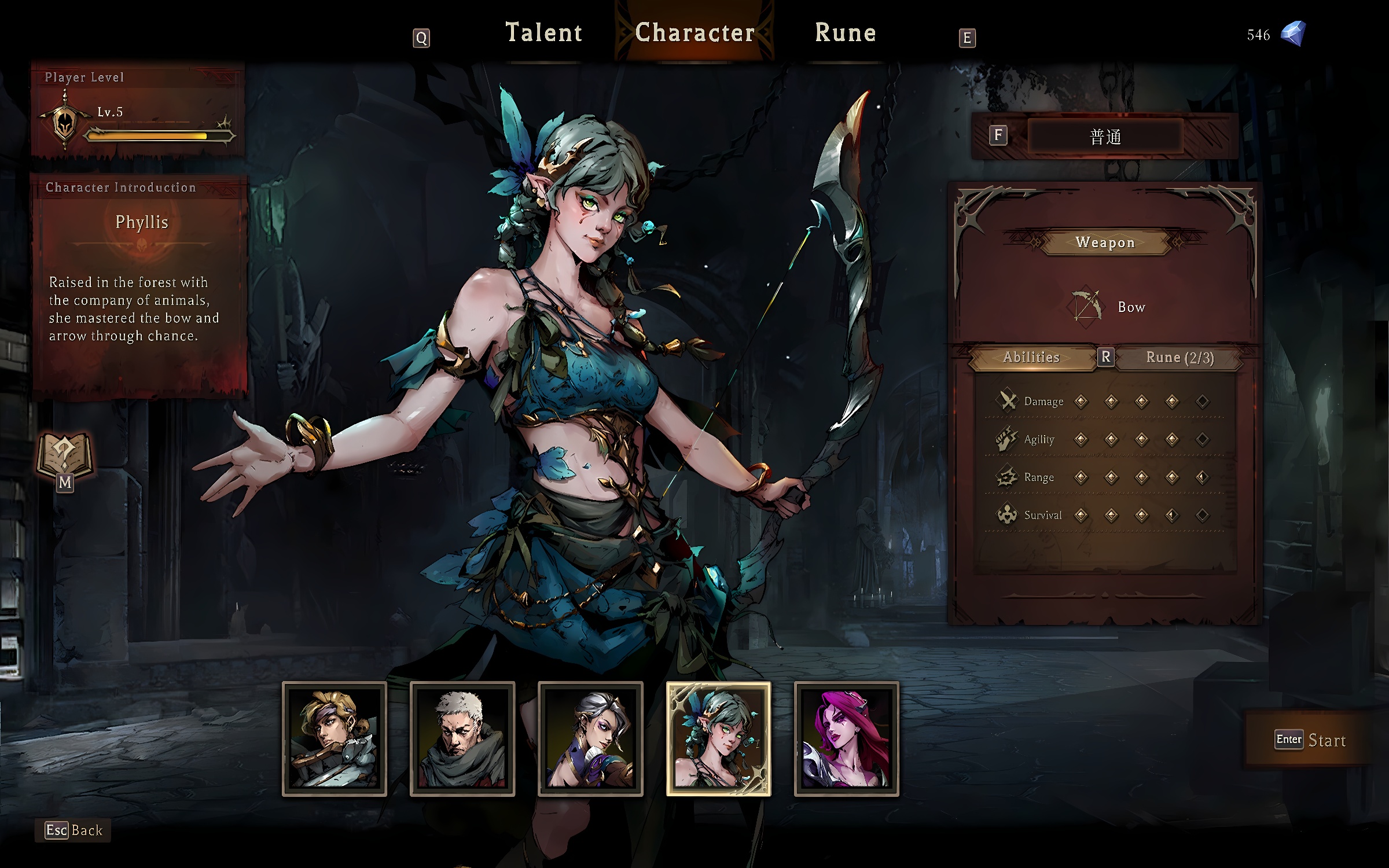Switch to the Rune (2/3) panel tab
Viewport: 1389px width, 868px height.
pos(1179,358)
